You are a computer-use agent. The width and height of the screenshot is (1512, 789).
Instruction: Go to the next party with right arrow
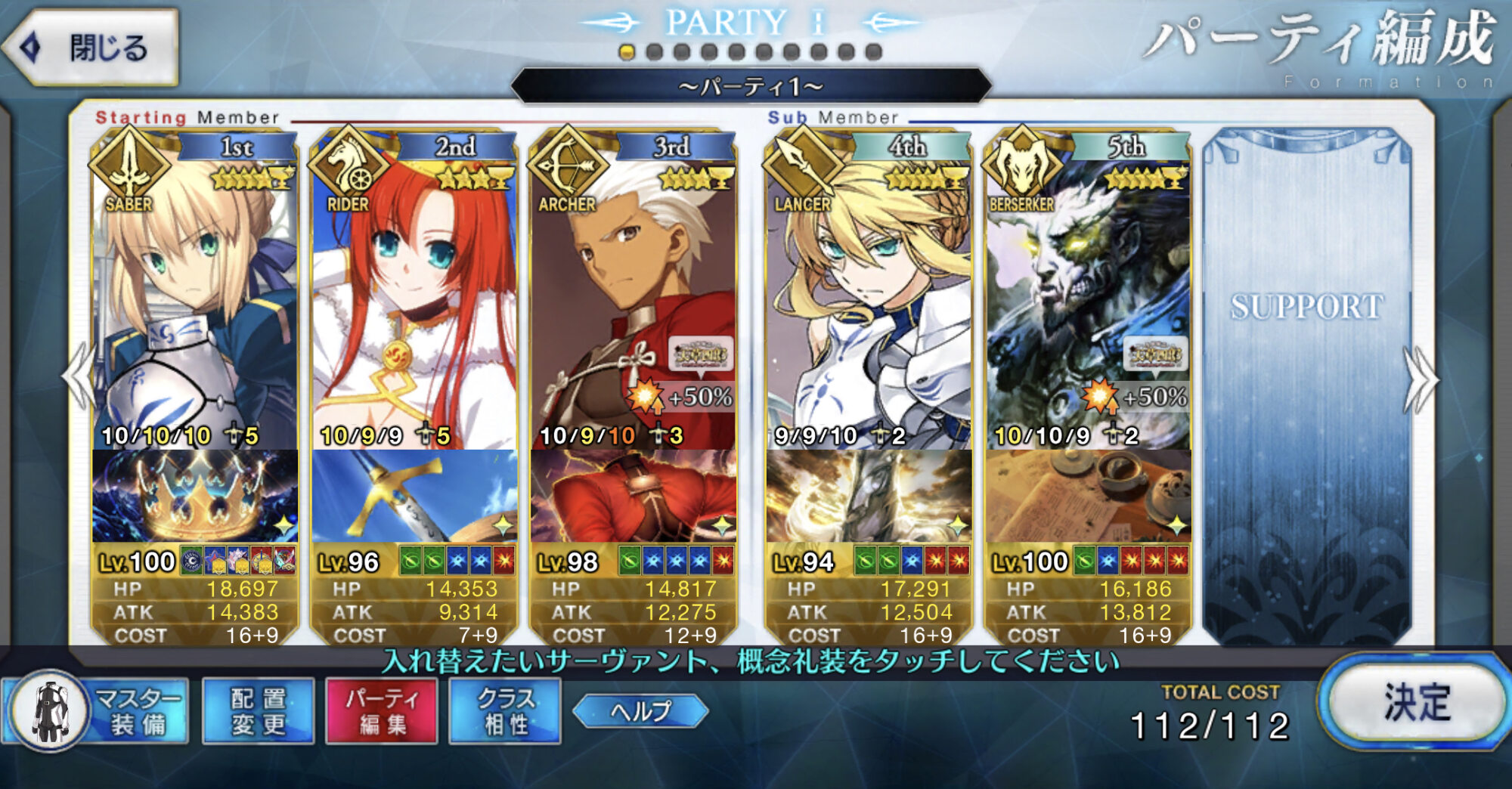pyautogui.click(x=1420, y=380)
